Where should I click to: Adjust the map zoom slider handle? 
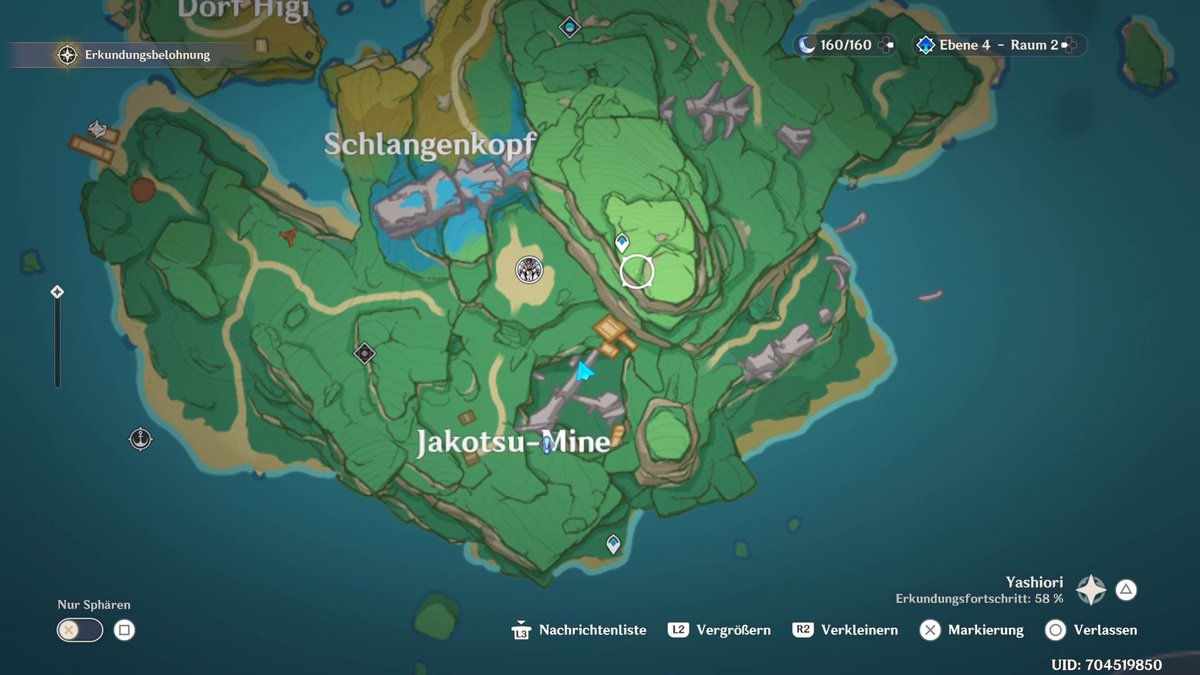point(57,292)
